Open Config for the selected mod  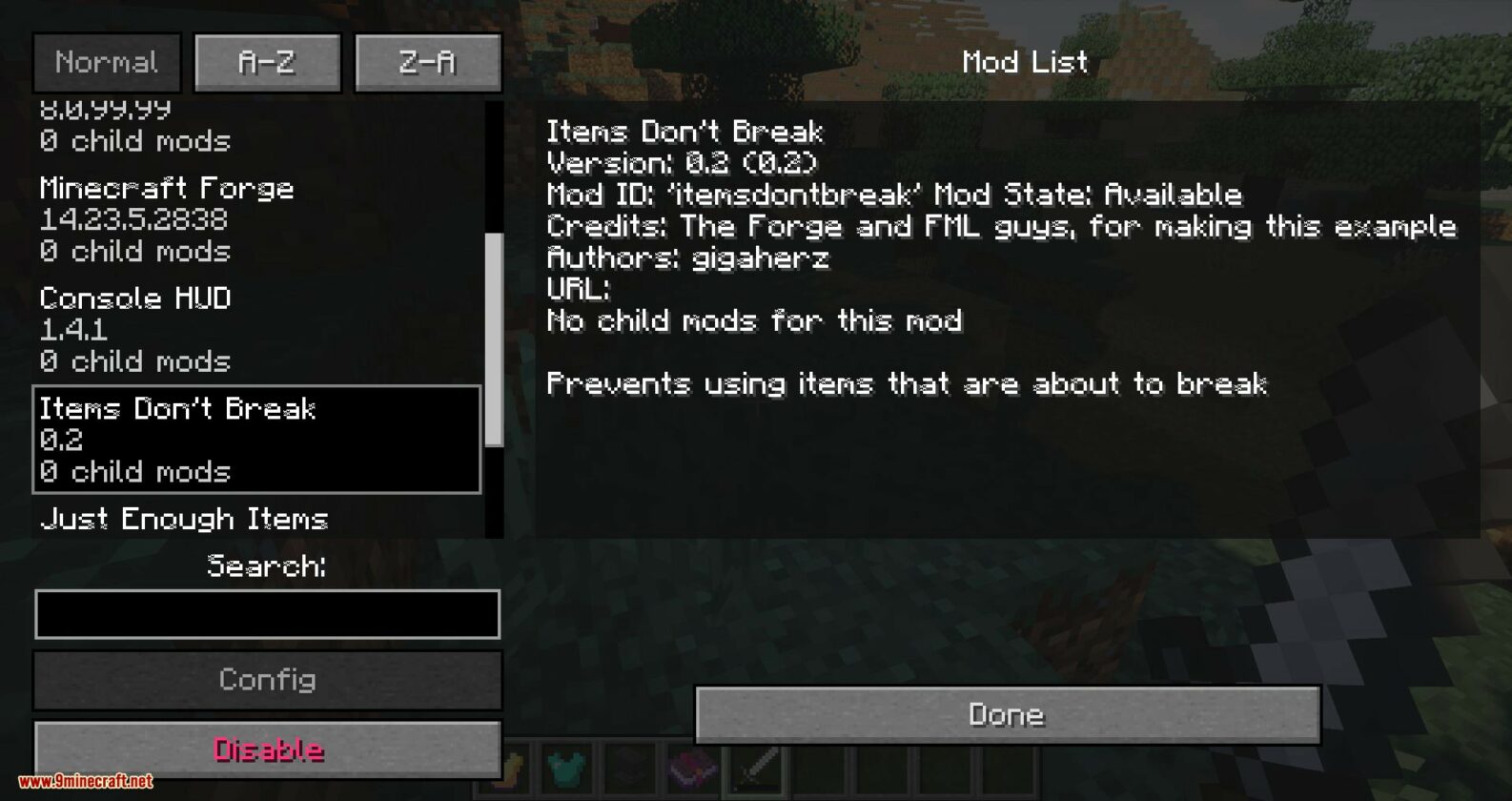tap(267, 680)
